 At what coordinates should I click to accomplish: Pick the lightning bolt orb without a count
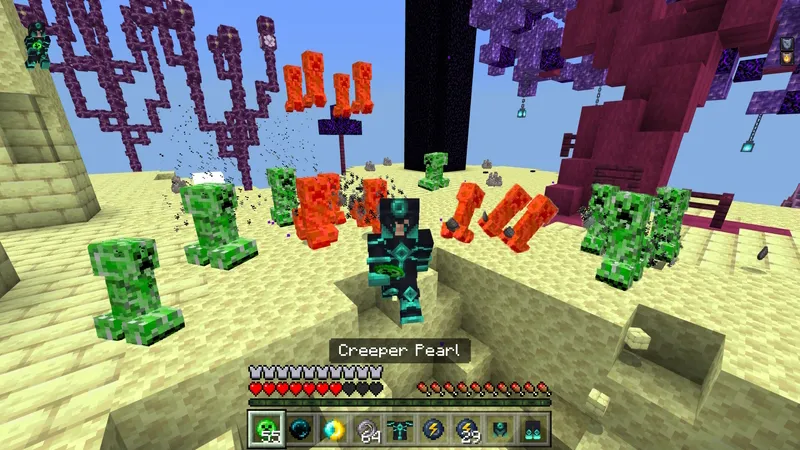click(x=433, y=429)
